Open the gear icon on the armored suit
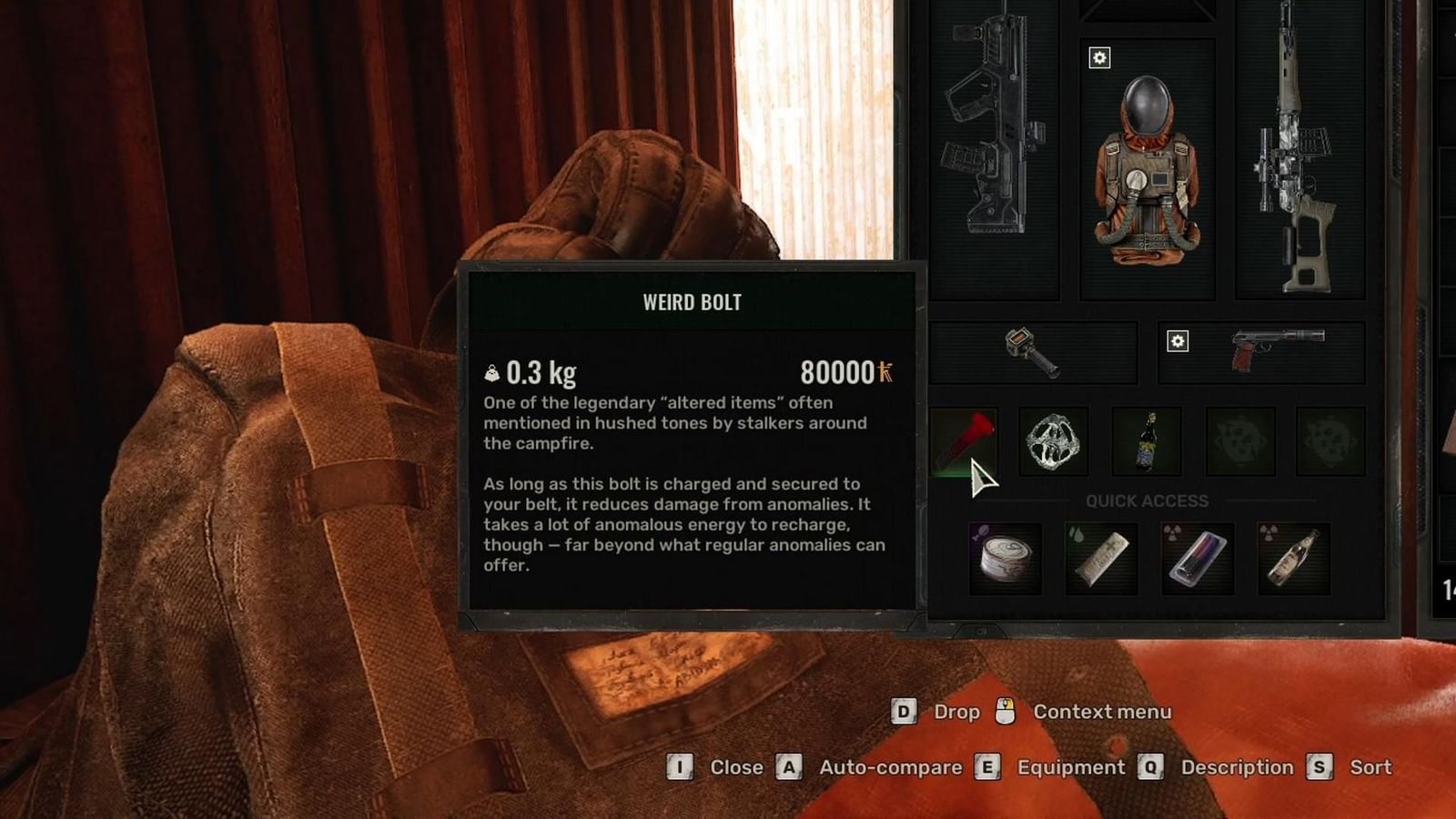The image size is (1456, 819). (x=1101, y=59)
